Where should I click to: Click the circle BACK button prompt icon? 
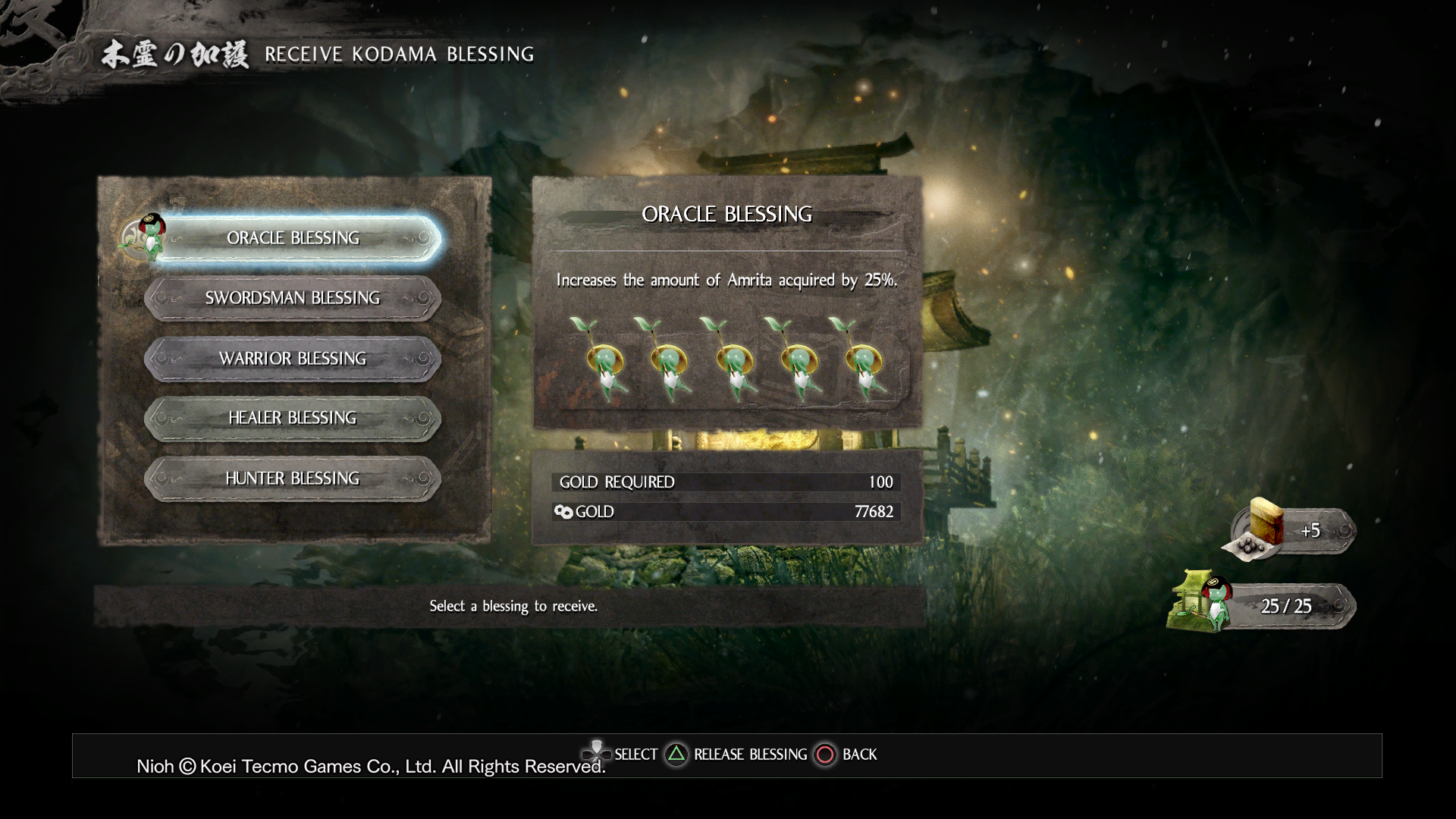coord(824,755)
